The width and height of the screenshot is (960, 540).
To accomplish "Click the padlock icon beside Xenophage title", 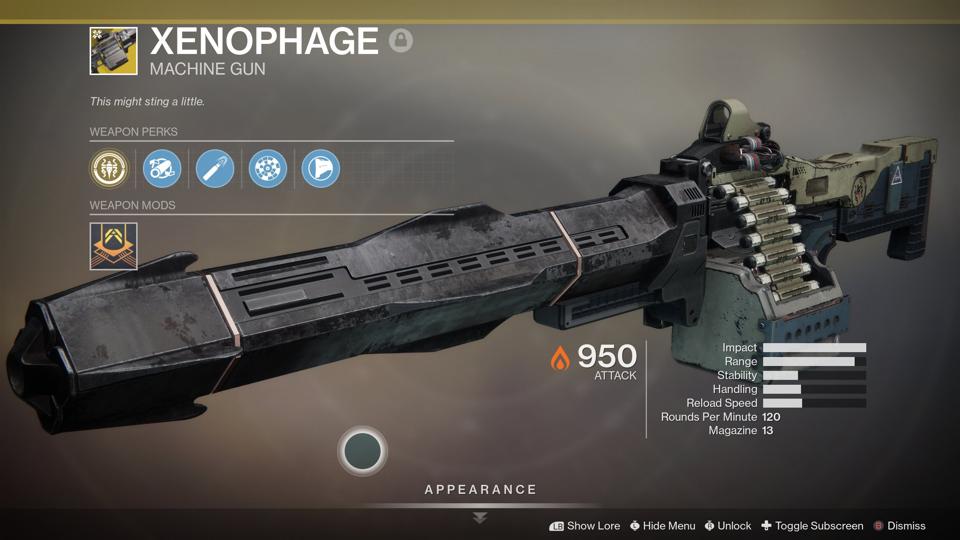I will [x=401, y=41].
